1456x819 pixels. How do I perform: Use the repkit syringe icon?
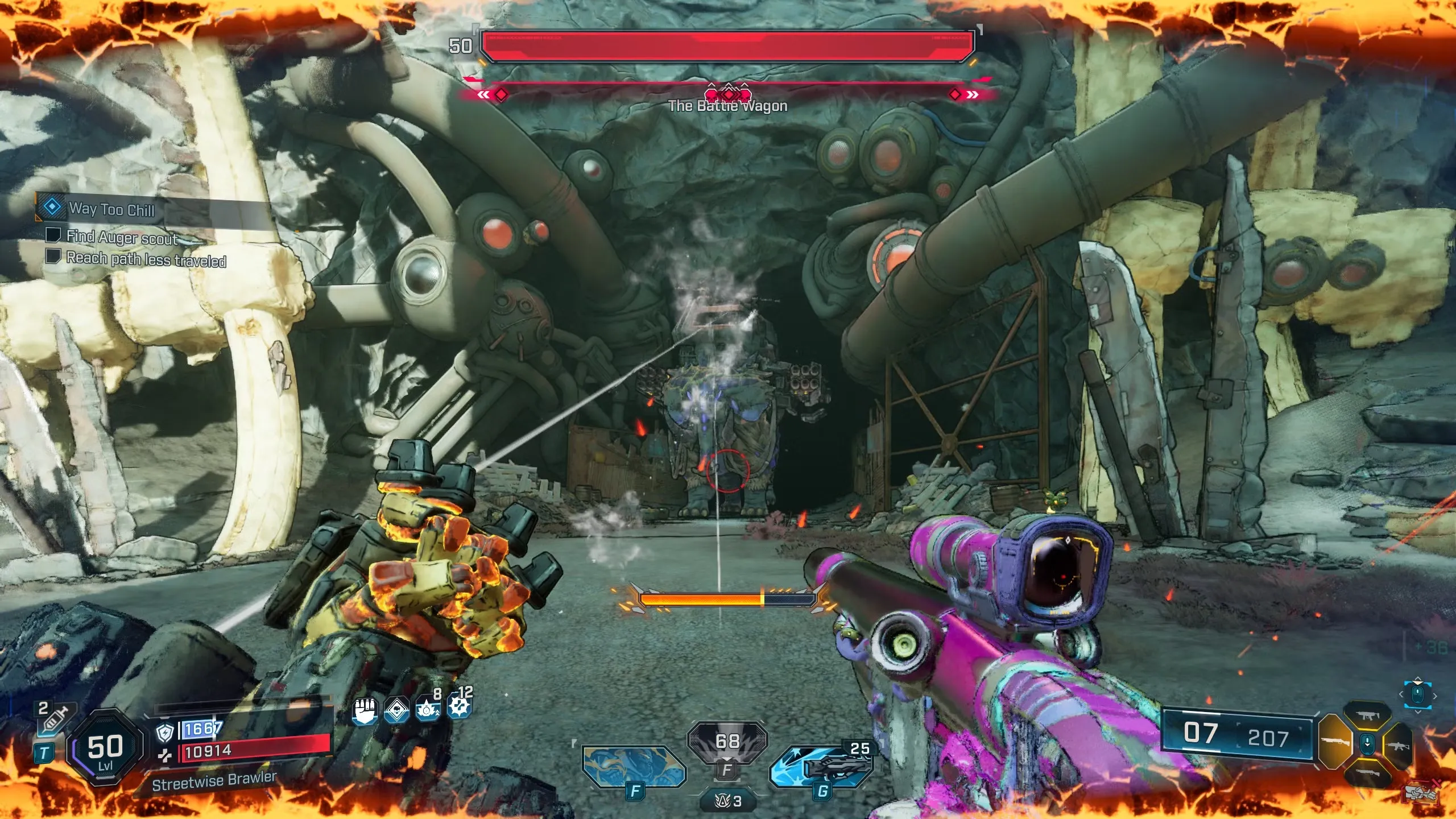(55, 719)
